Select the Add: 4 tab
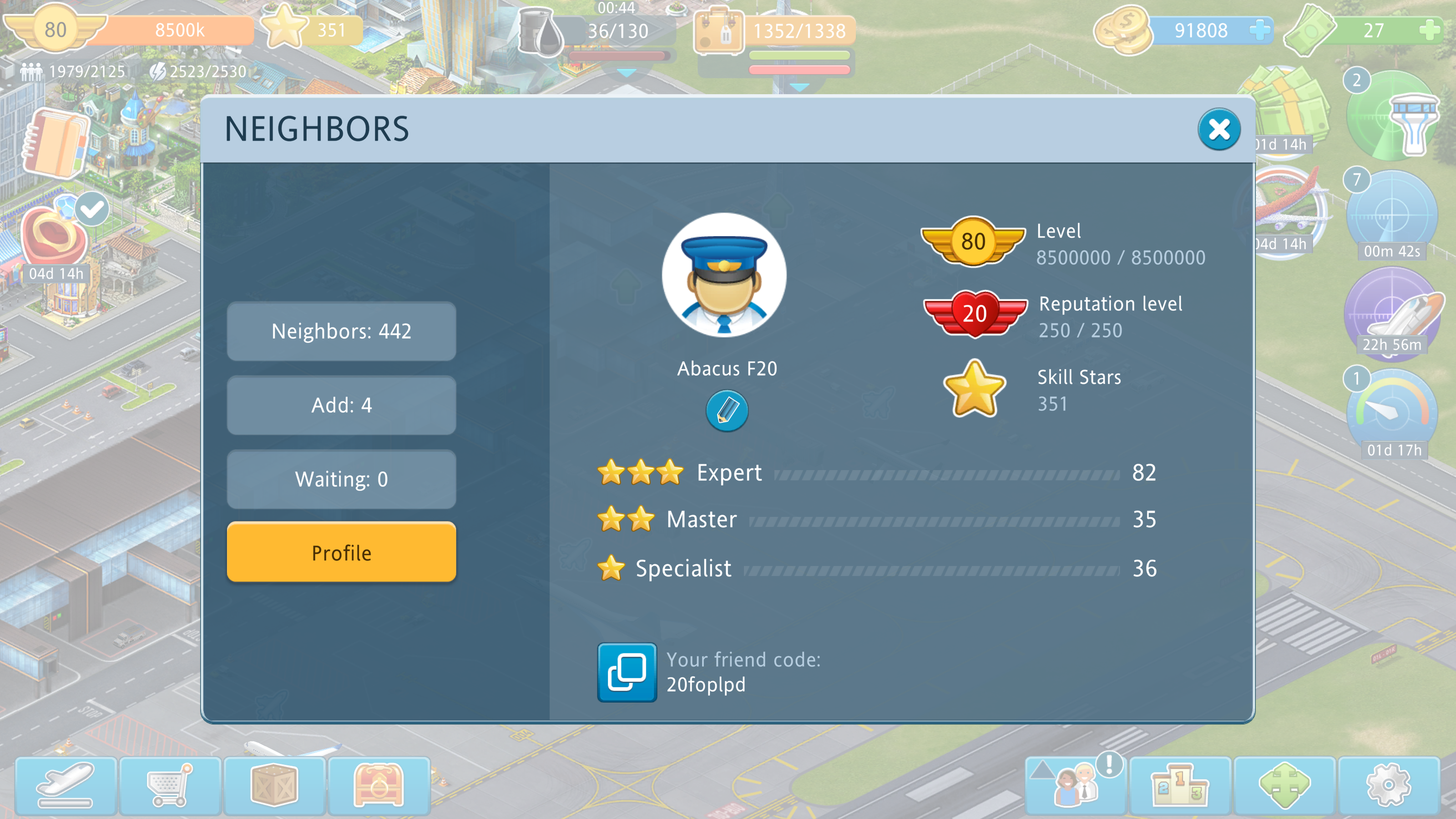Image resolution: width=1456 pixels, height=819 pixels. click(x=341, y=405)
